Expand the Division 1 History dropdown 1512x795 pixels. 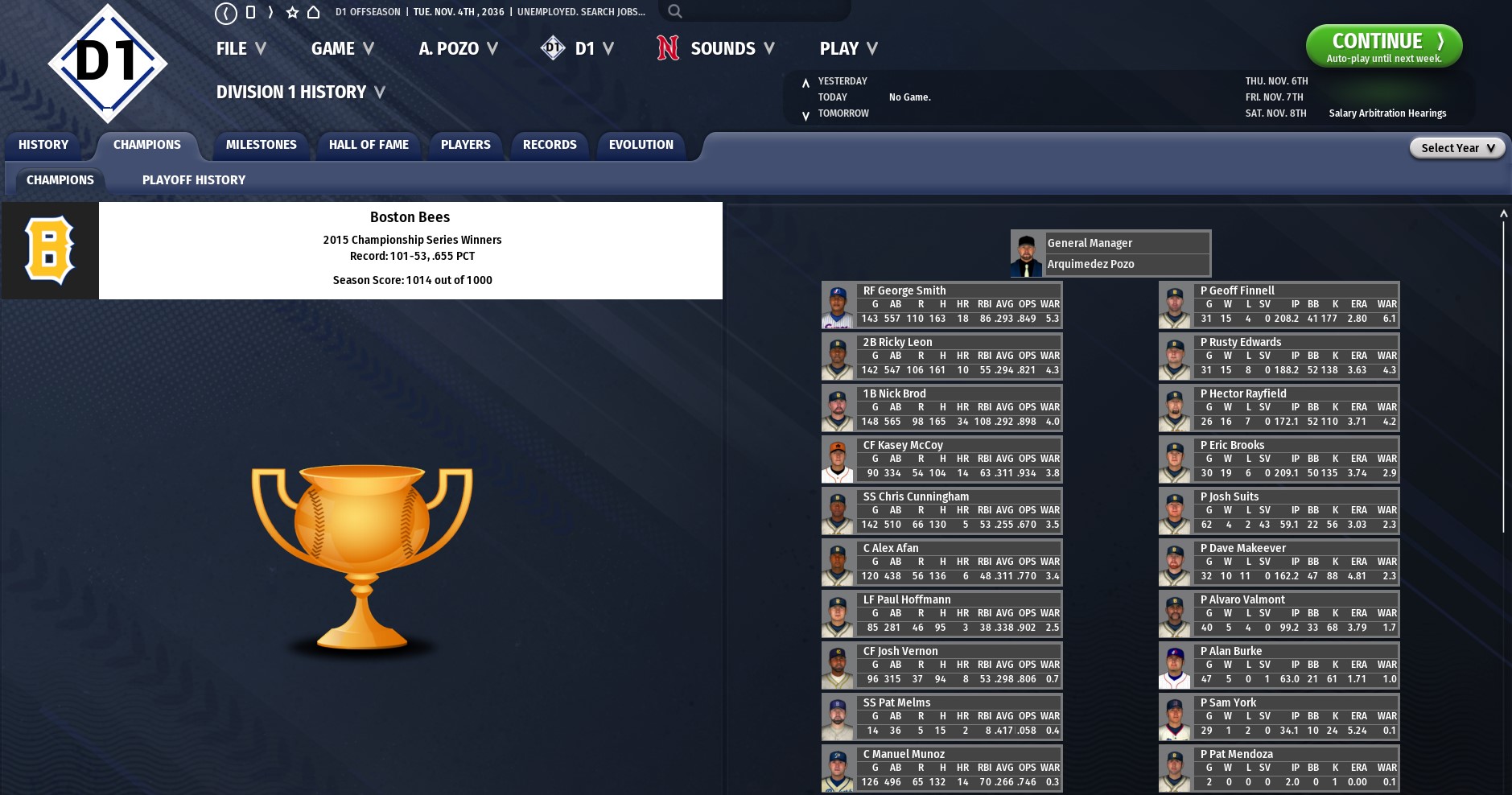tap(300, 93)
